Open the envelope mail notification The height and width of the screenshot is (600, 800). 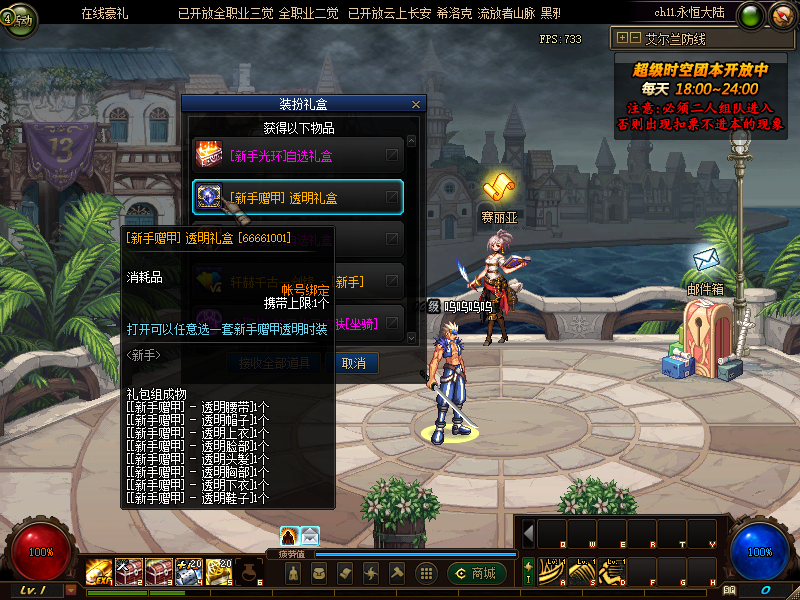point(310,536)
